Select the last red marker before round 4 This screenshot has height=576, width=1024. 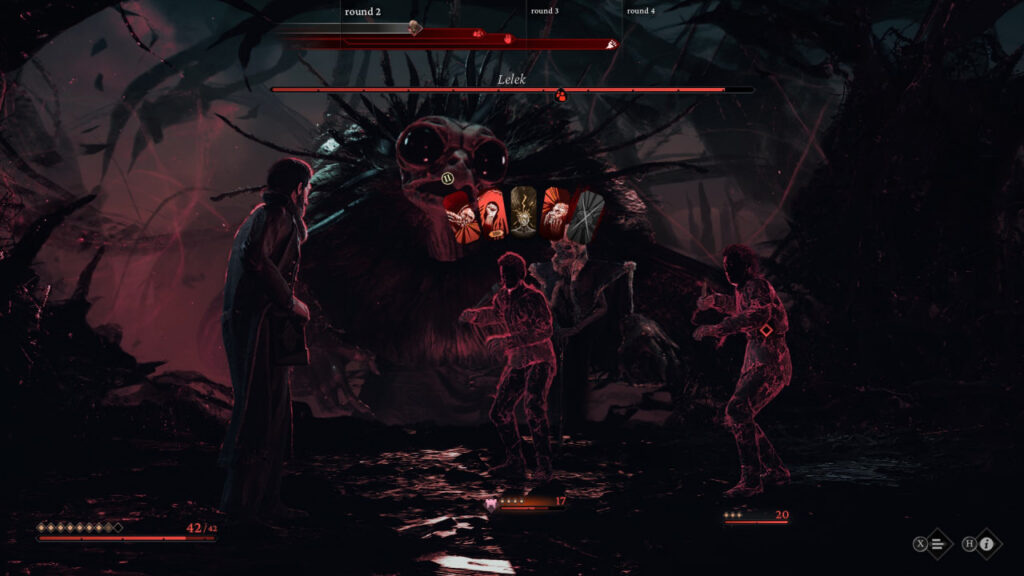click(612, 44)
